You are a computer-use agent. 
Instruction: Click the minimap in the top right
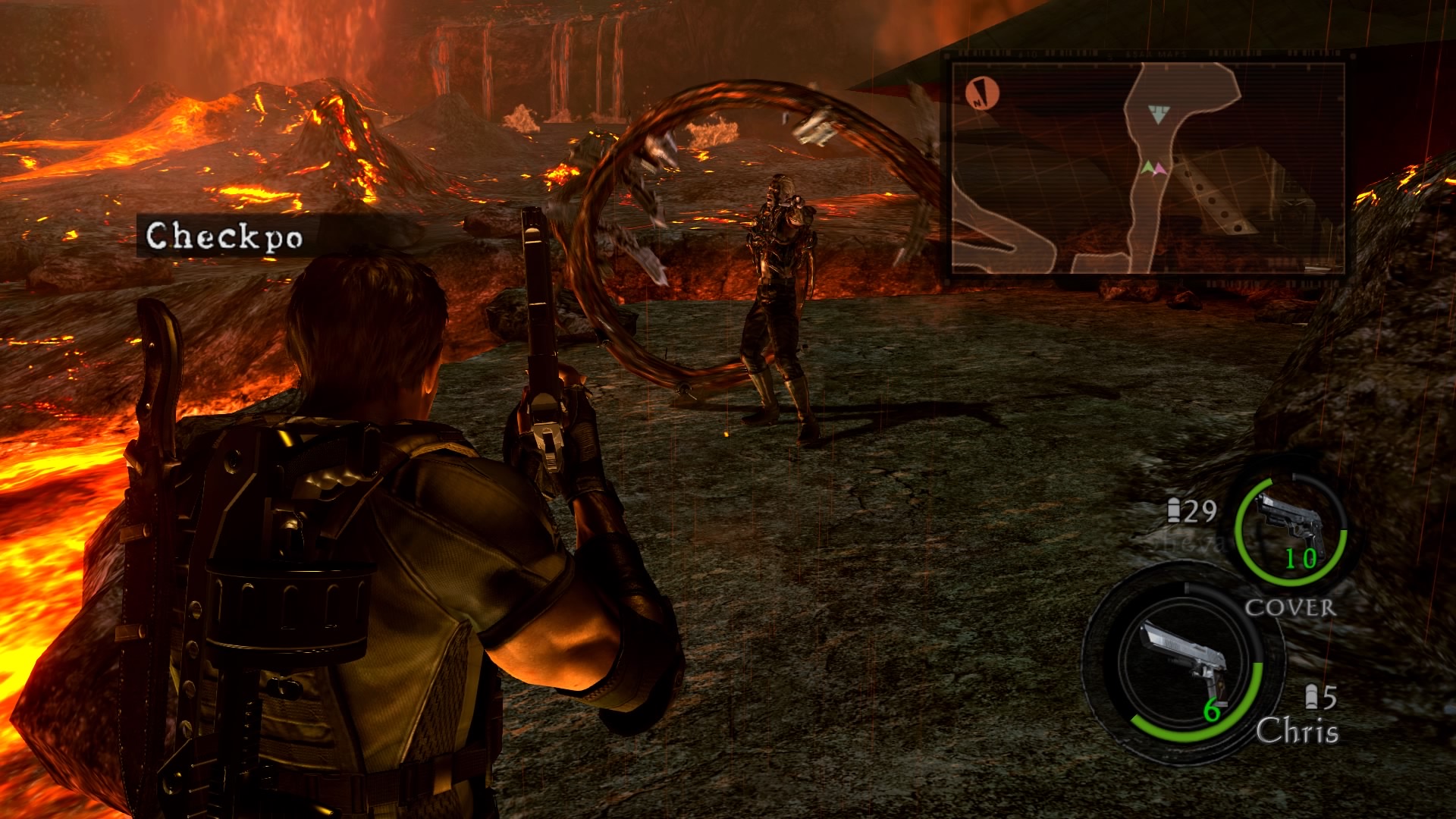coord(1148,168)
